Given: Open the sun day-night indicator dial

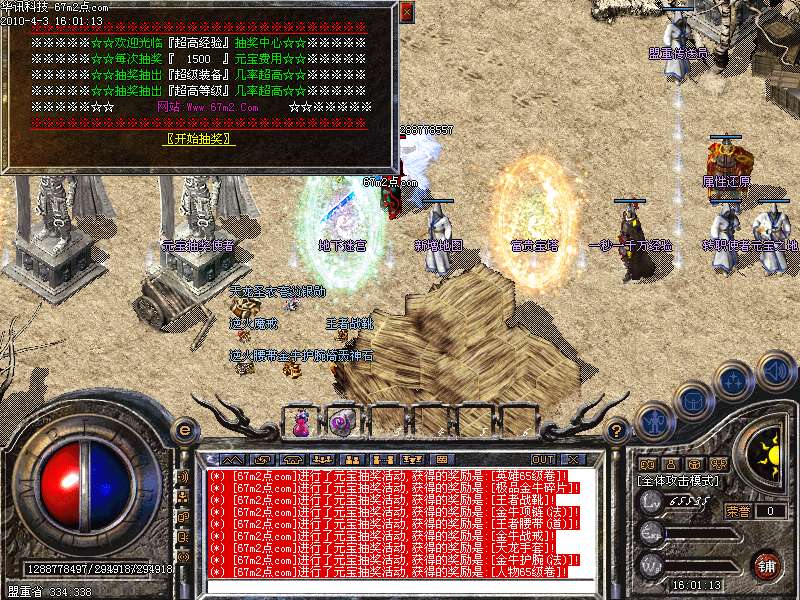Looking at the screenshot, I should (x=767, y=448).
